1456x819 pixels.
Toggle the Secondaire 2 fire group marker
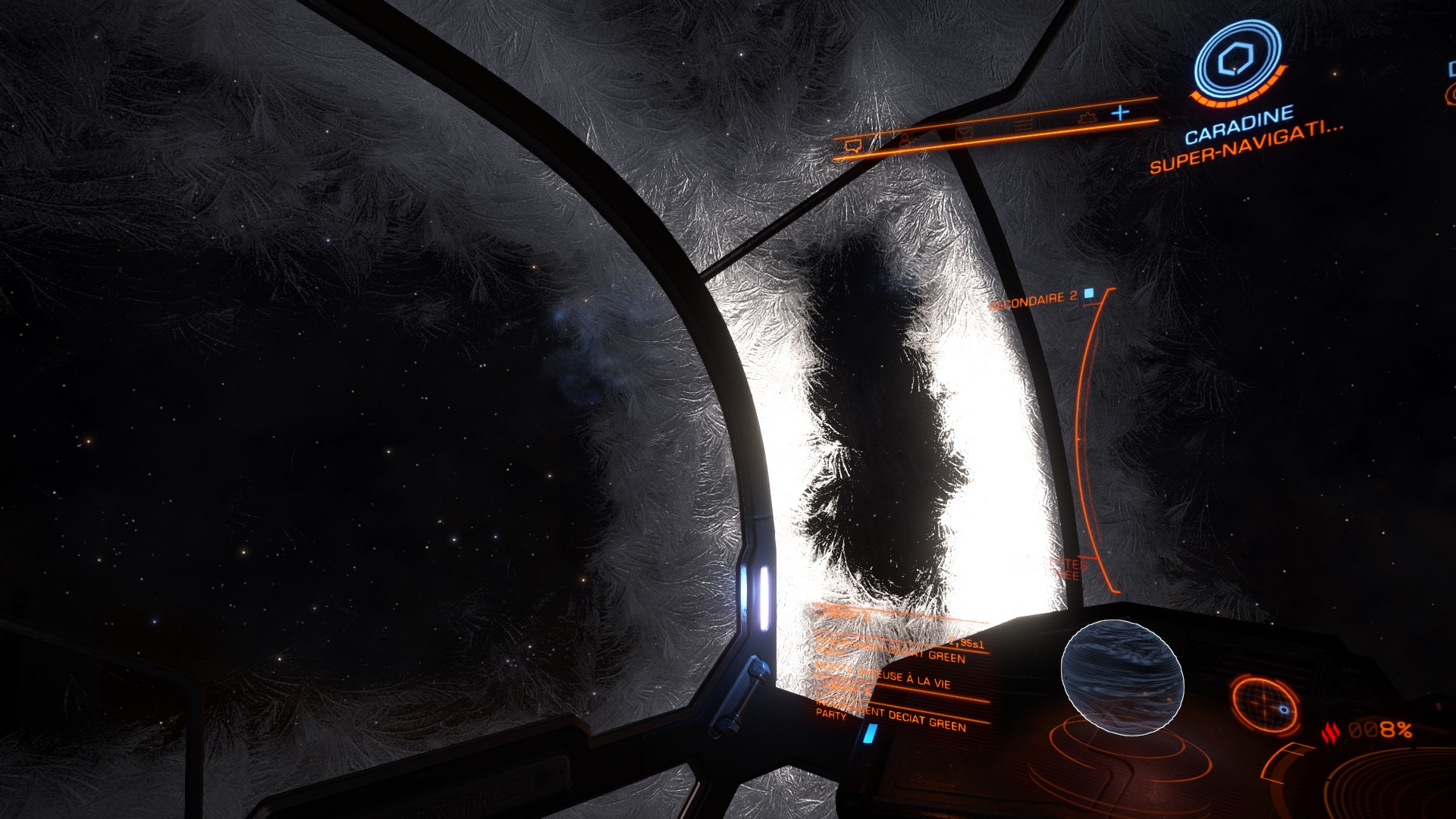1090,293
